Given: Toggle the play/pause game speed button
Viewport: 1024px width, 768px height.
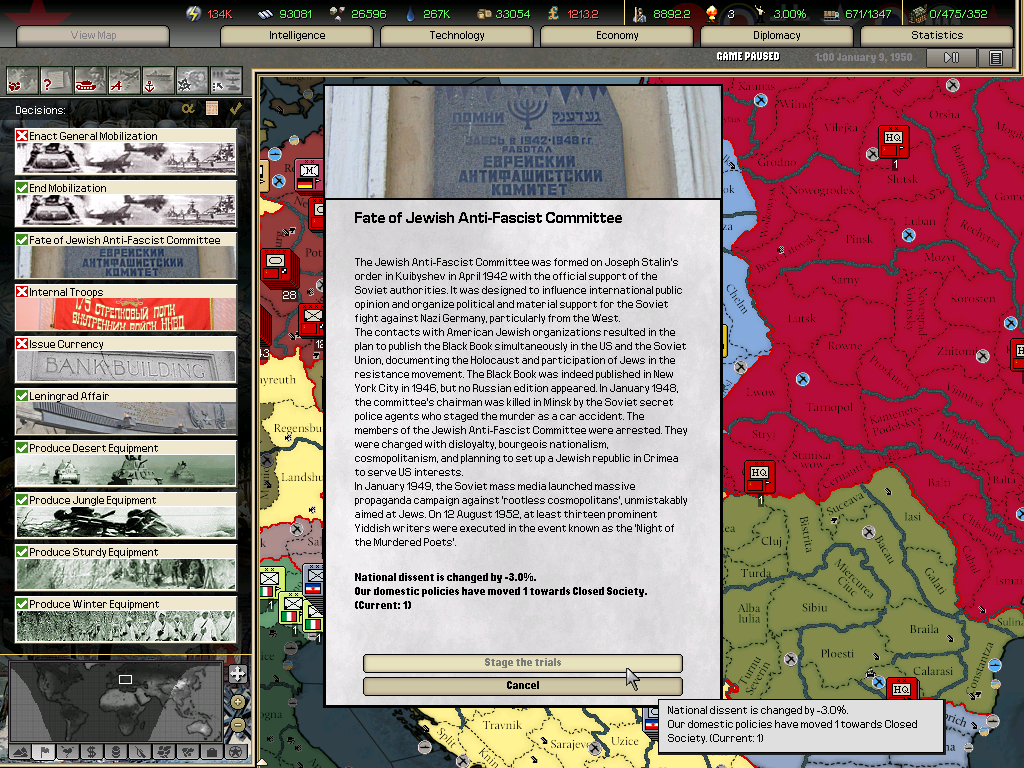Looking at the screenshot, I should pyautogui.click(x=951, y=58).
